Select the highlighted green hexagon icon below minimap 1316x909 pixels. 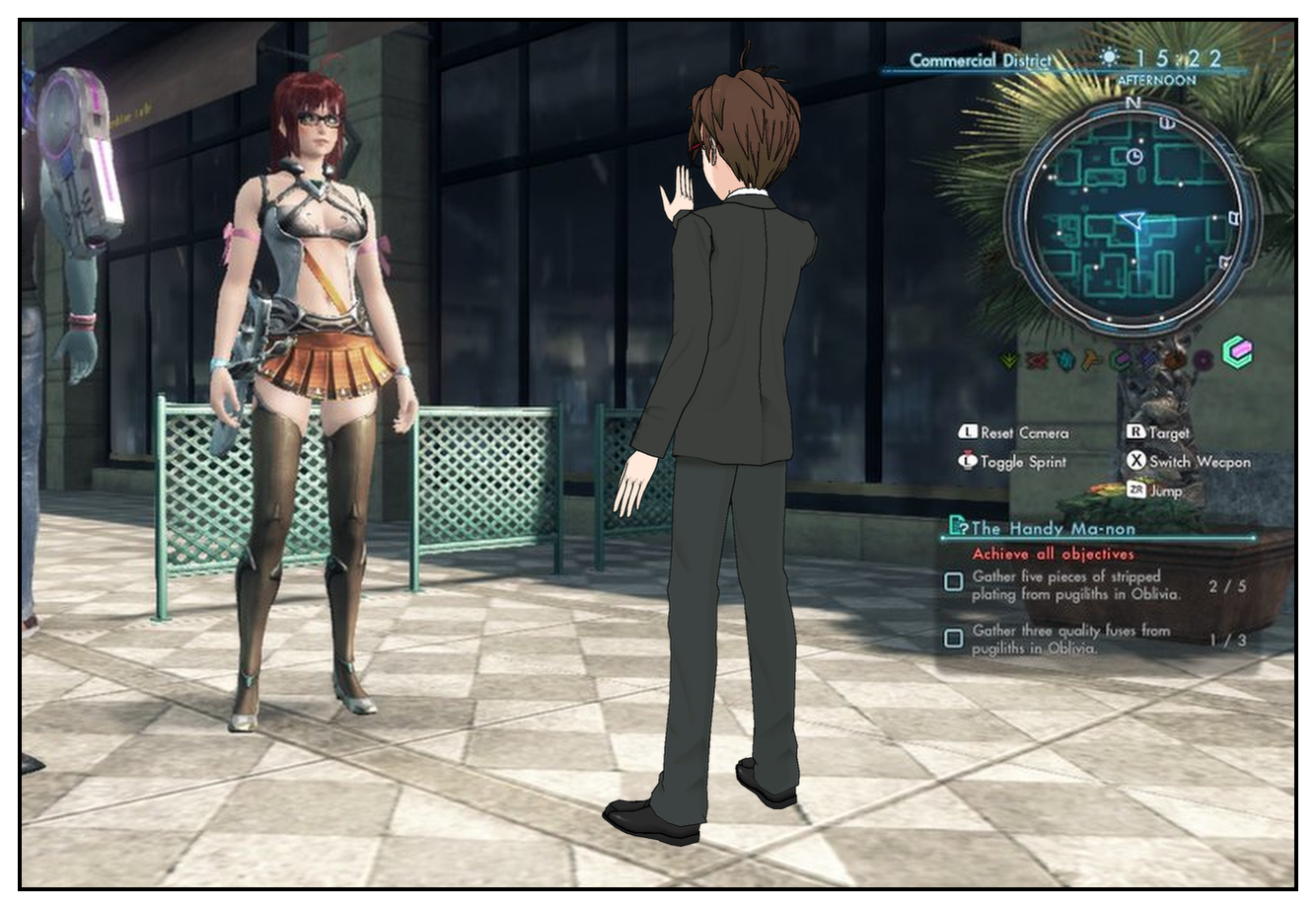tap(1236, 353)
